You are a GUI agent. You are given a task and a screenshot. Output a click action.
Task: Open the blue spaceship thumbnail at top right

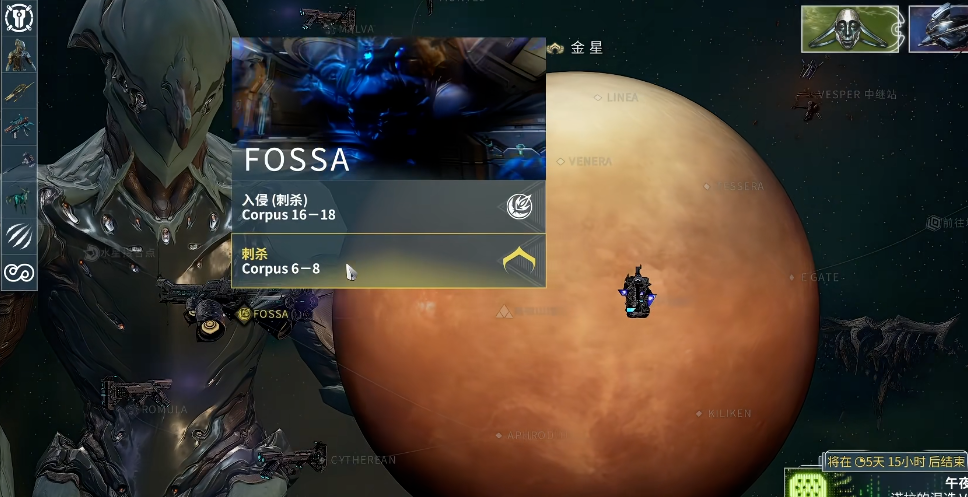[938, 28]
